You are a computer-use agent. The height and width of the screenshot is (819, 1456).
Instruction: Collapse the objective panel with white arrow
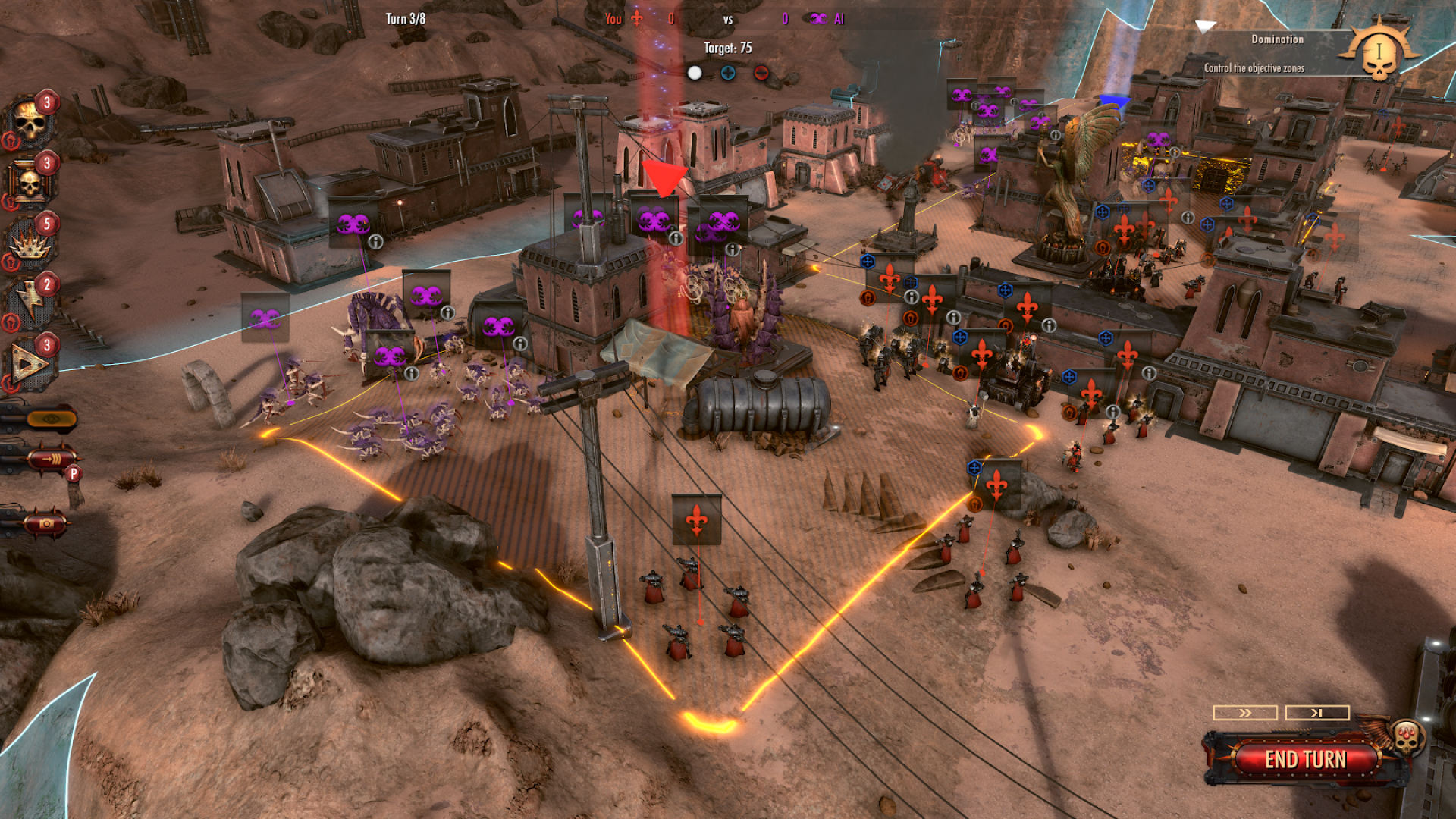click(x=1205, y=27)
